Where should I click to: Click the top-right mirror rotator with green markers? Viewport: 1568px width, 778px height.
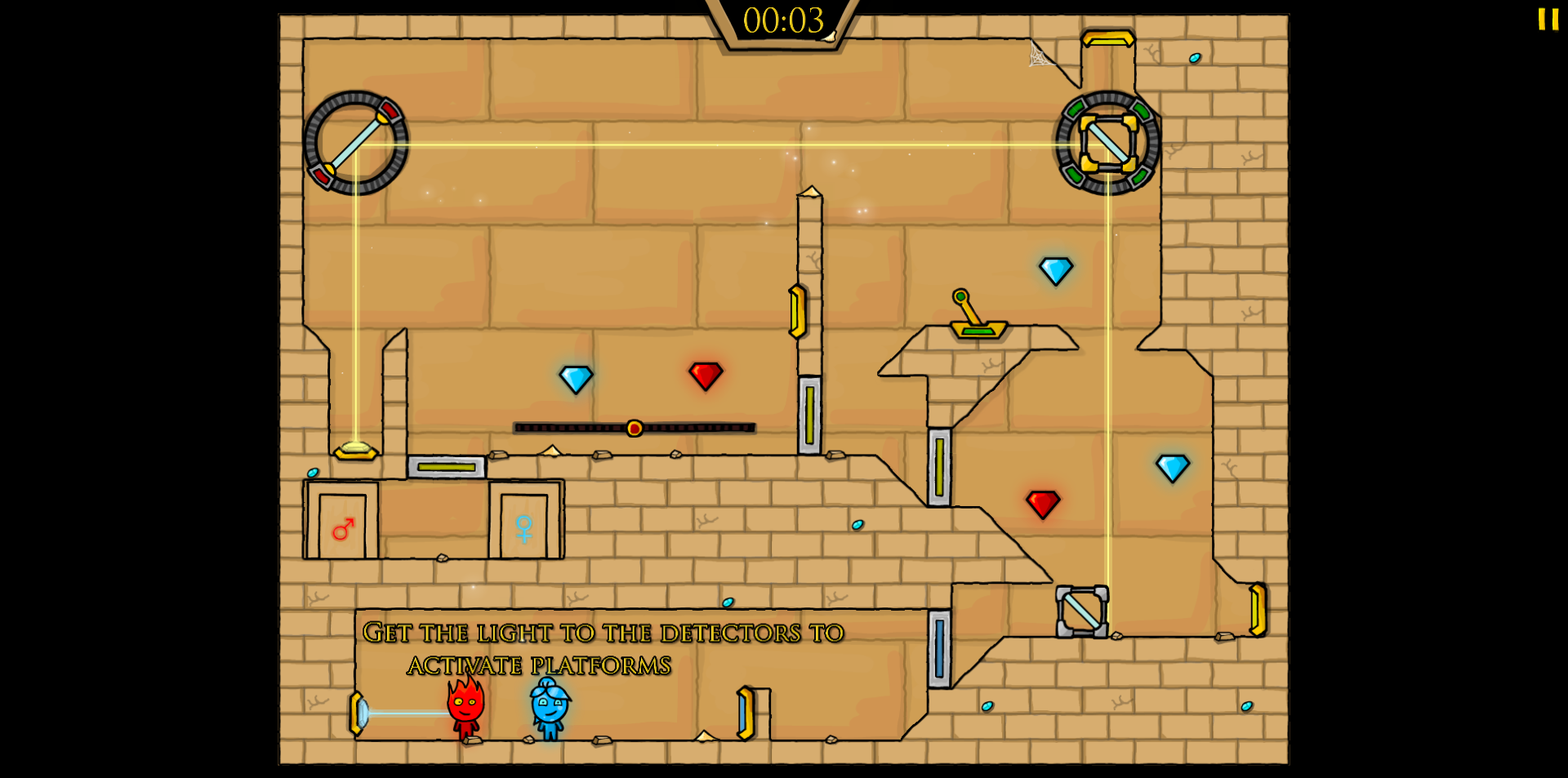pos(1107,143)
